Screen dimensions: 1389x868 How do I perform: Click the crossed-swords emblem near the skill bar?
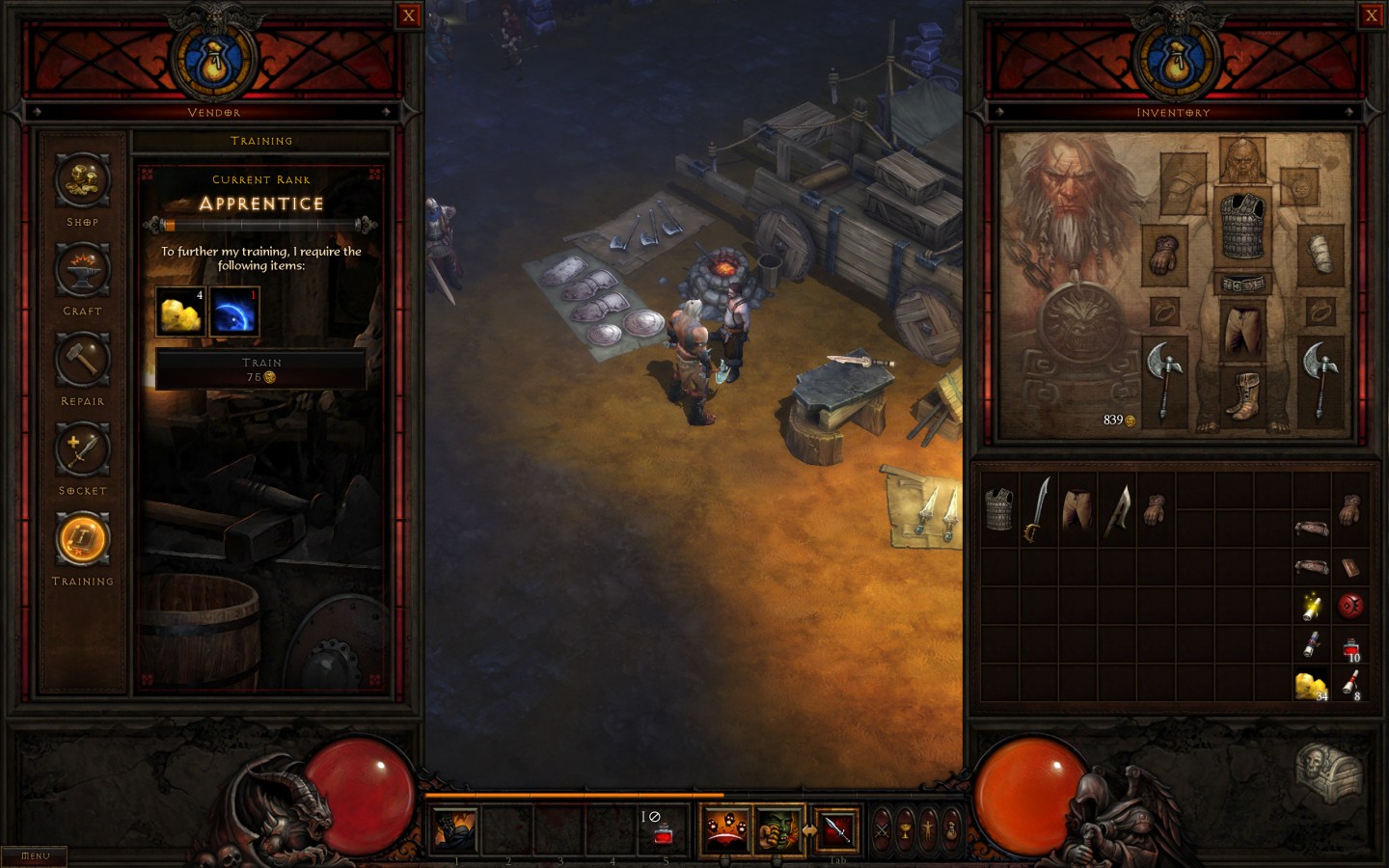coord(881,831)
